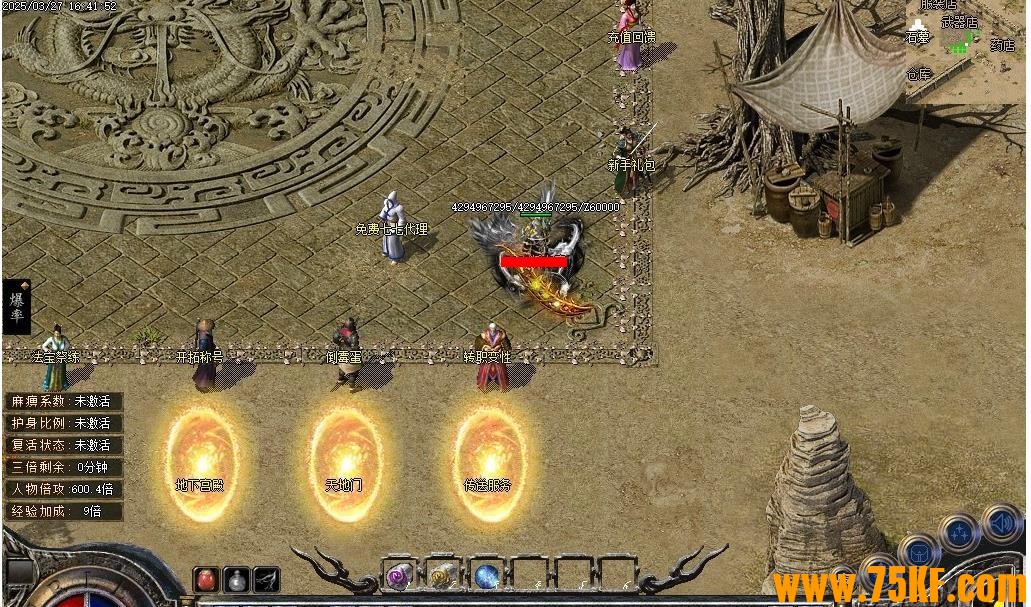Viewport: 1031px width, 607px height.
Task: Activate the golden scroll hotbar item
Action: [x=443, y=576]
